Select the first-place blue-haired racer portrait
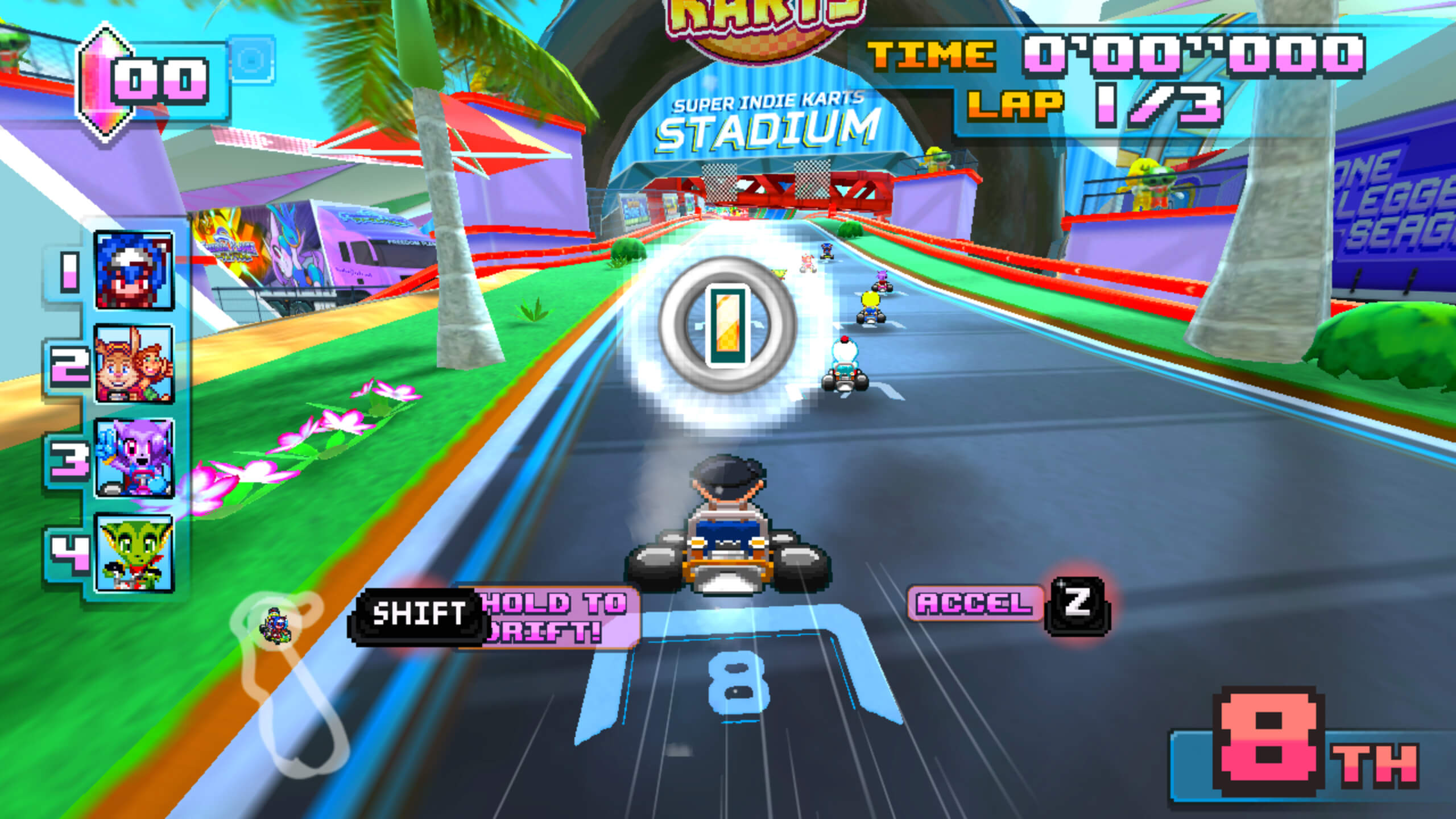Image resolution: width=1456 pixels, height=819 pixels. [134, 271]
